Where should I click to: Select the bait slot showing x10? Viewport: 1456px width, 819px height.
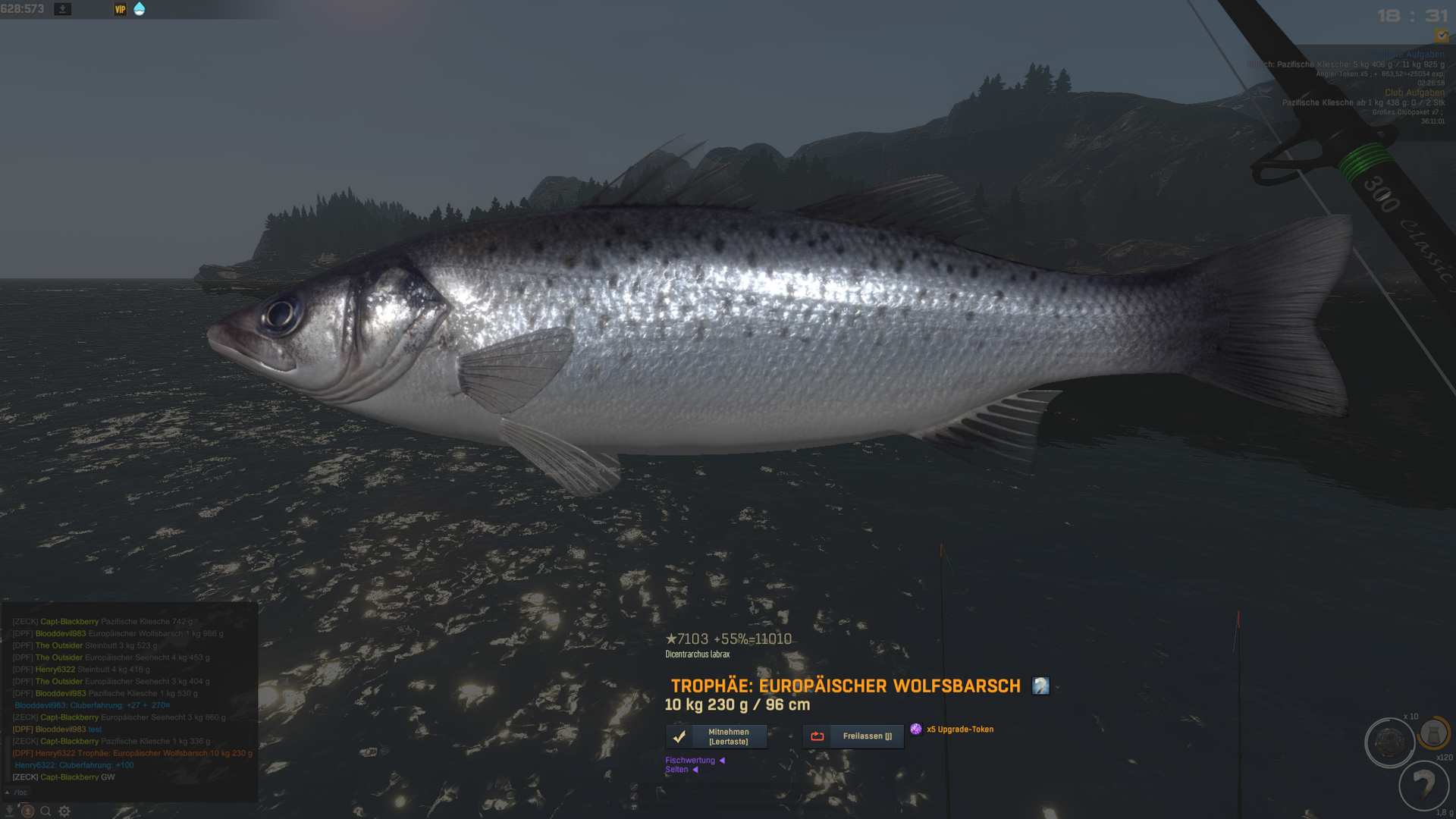point(1389,742)
